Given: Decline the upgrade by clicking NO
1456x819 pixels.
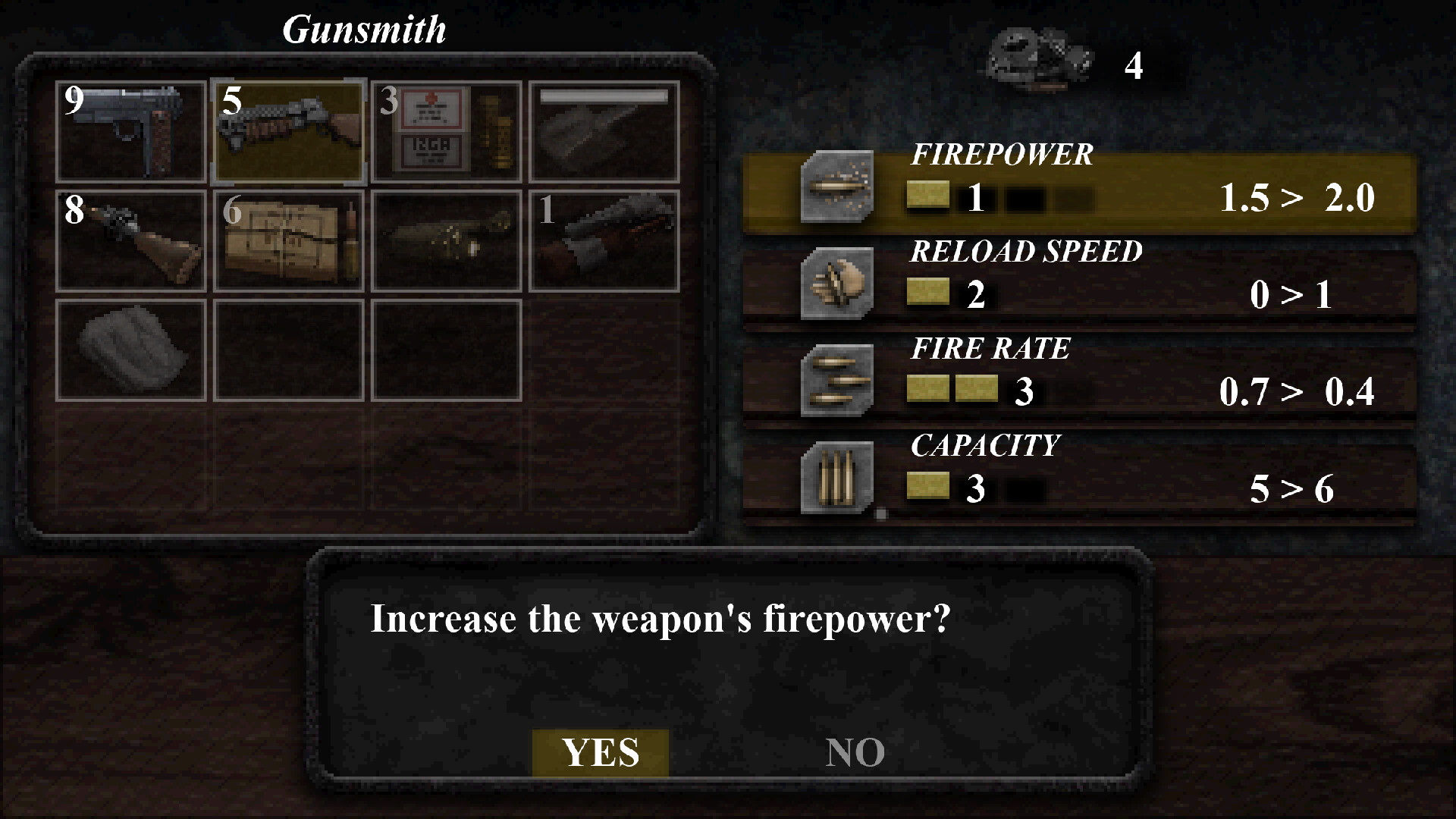Looking at the screenshot, I should [x=855, y=752].
